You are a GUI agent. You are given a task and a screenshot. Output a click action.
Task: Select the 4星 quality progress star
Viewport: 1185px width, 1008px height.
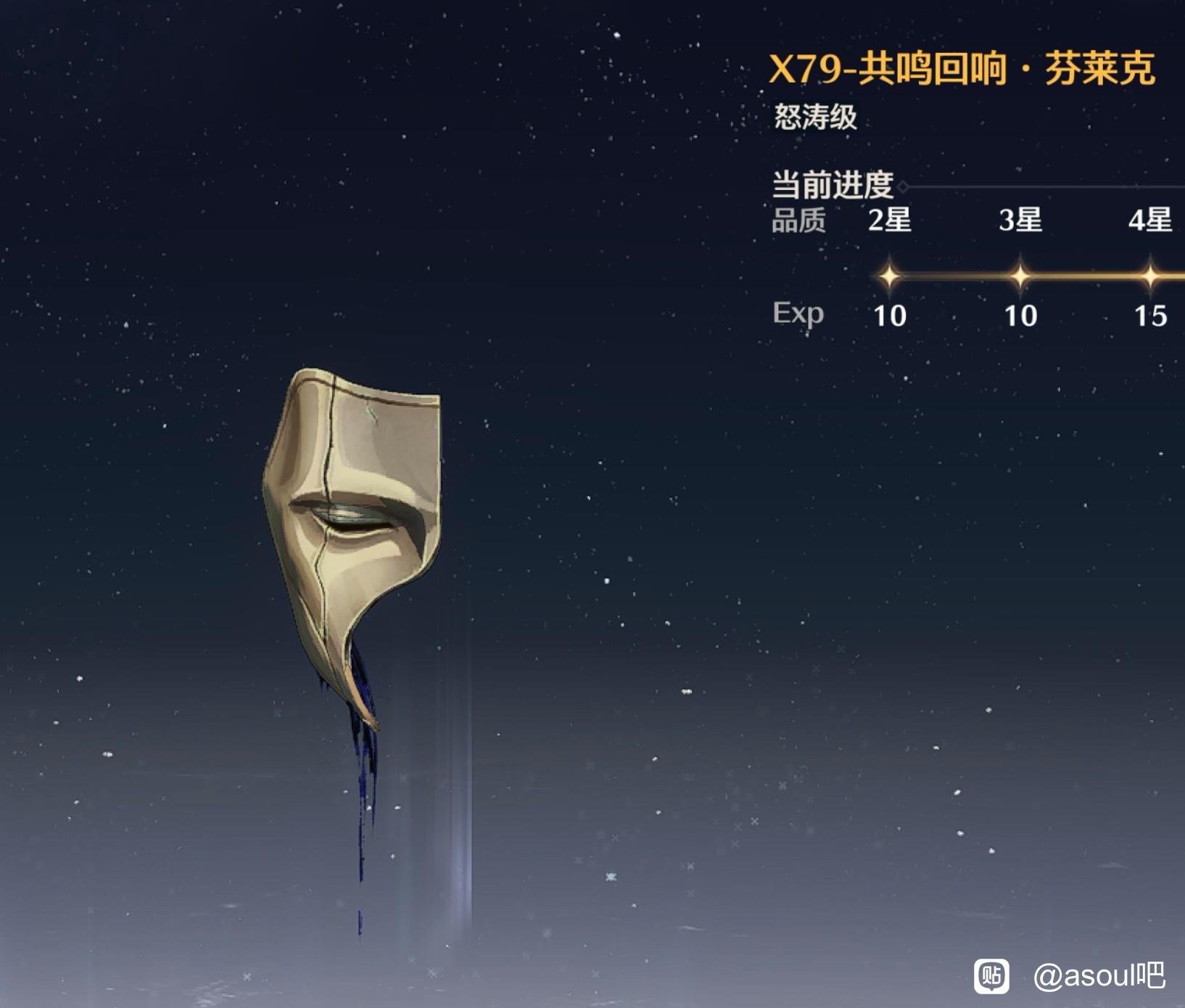coord(1150,276)
